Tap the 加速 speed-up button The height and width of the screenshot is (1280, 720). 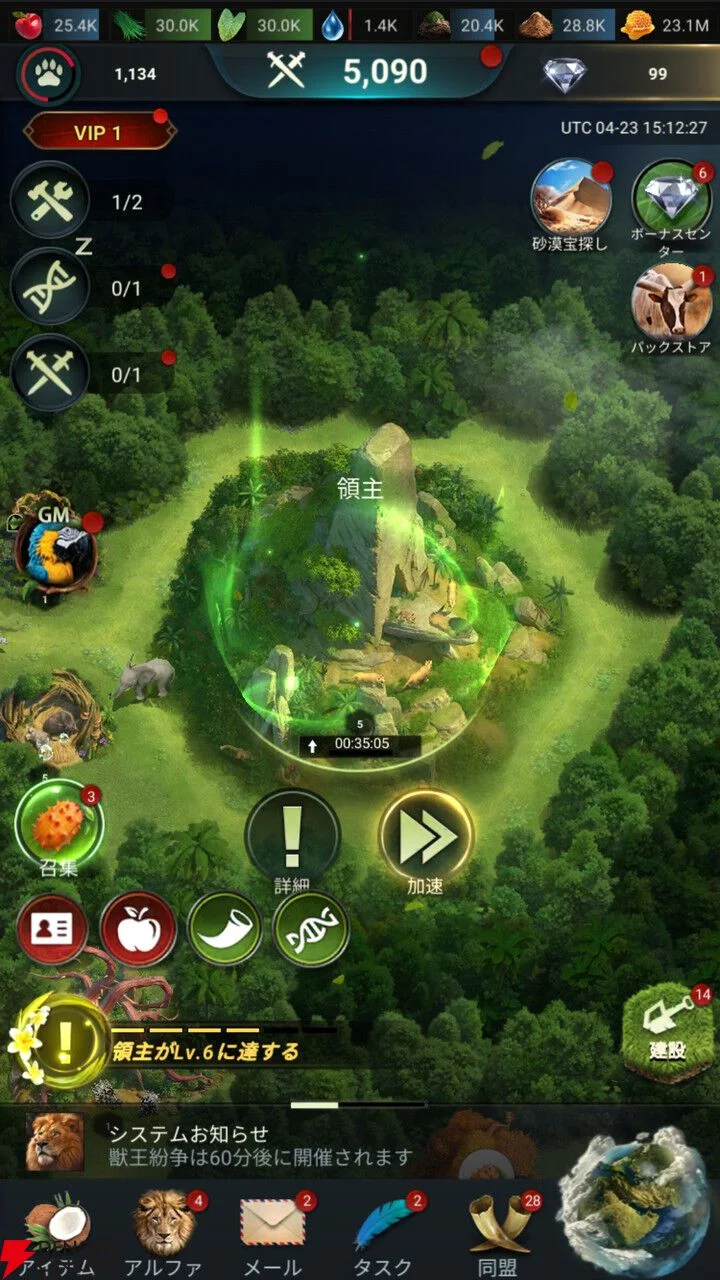[426, 834]
